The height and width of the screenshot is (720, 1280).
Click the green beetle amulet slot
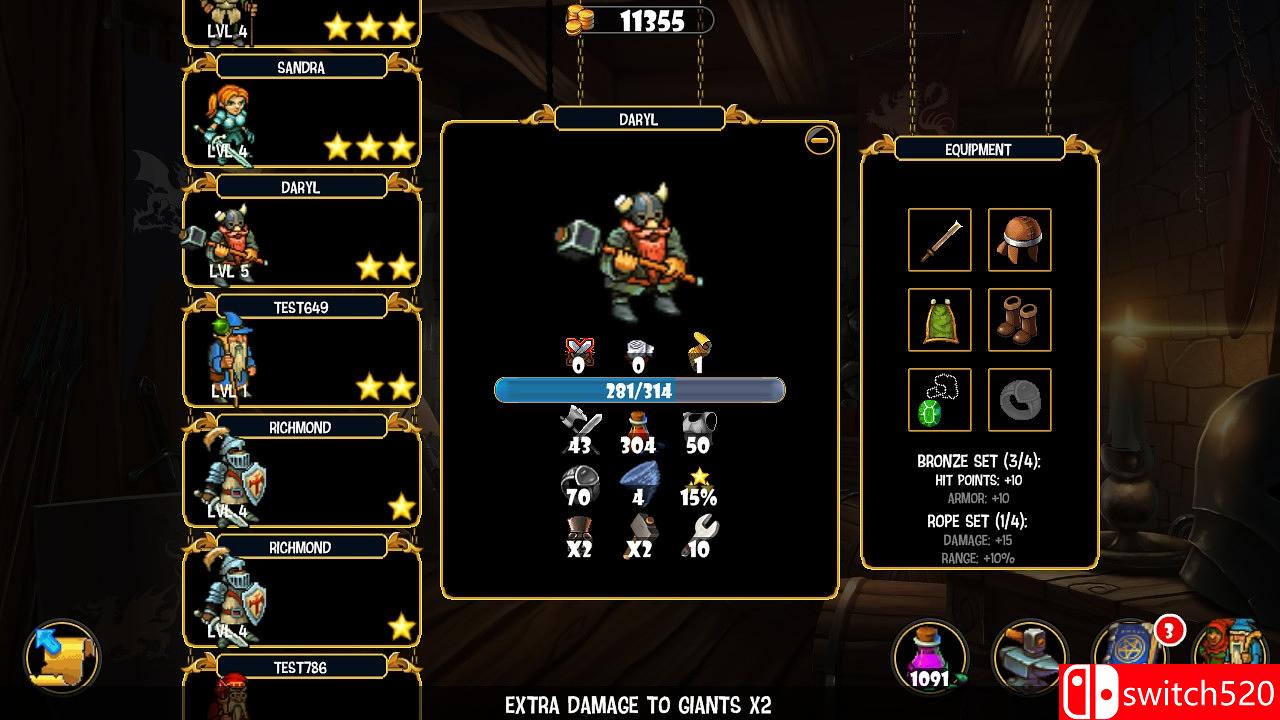coord(938,399)
